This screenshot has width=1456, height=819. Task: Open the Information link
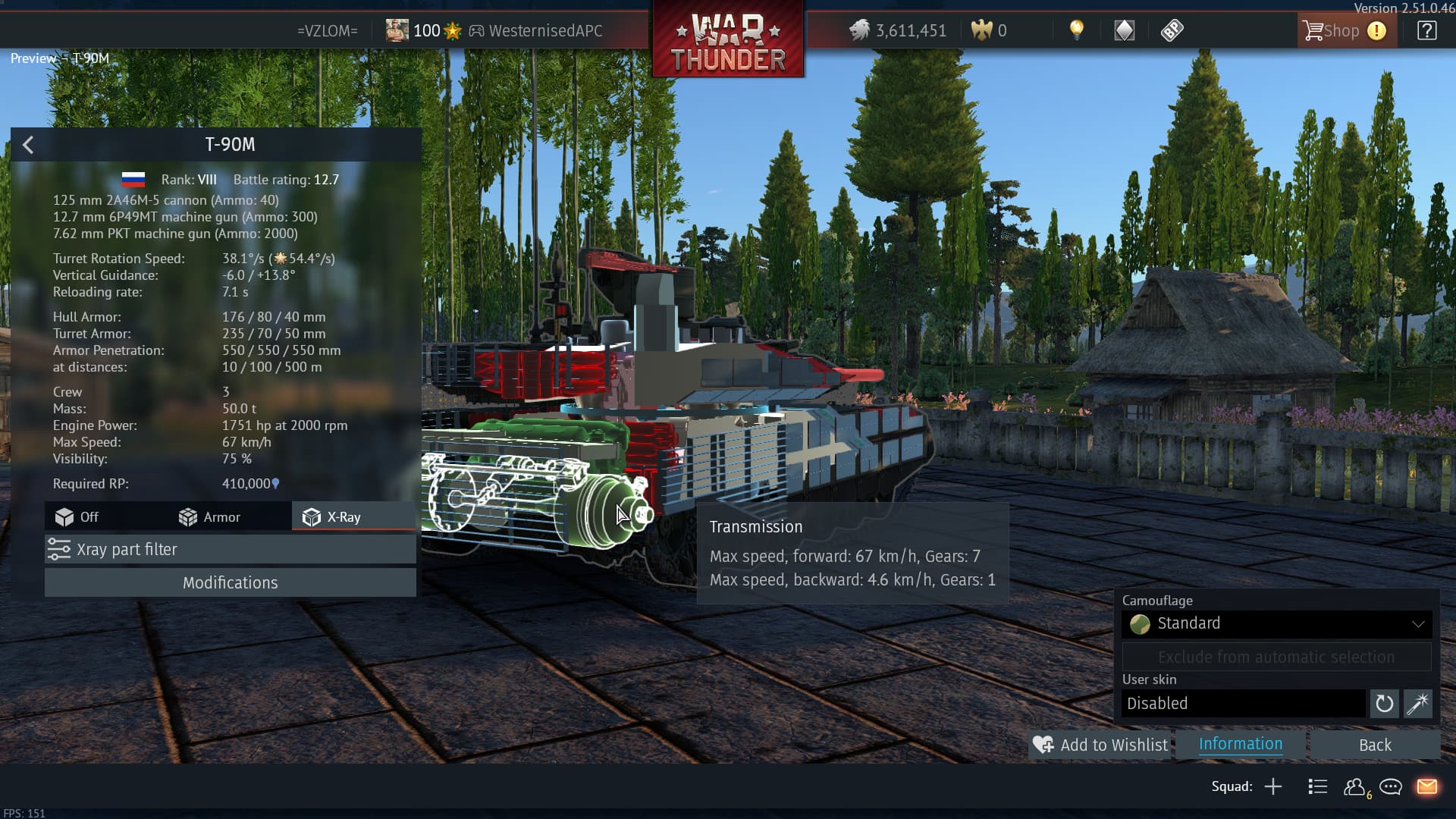(1241, 744)
